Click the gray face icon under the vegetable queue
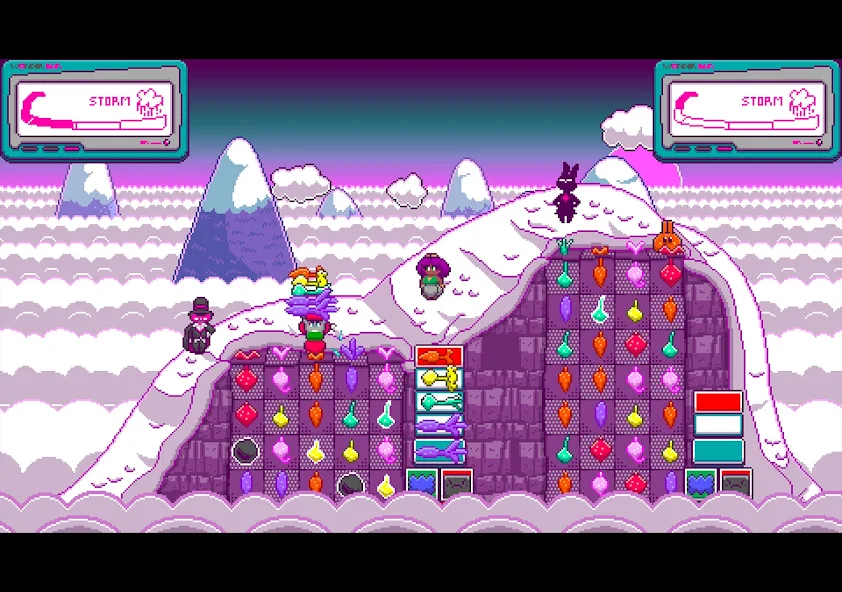 click(x=456, y=484)
